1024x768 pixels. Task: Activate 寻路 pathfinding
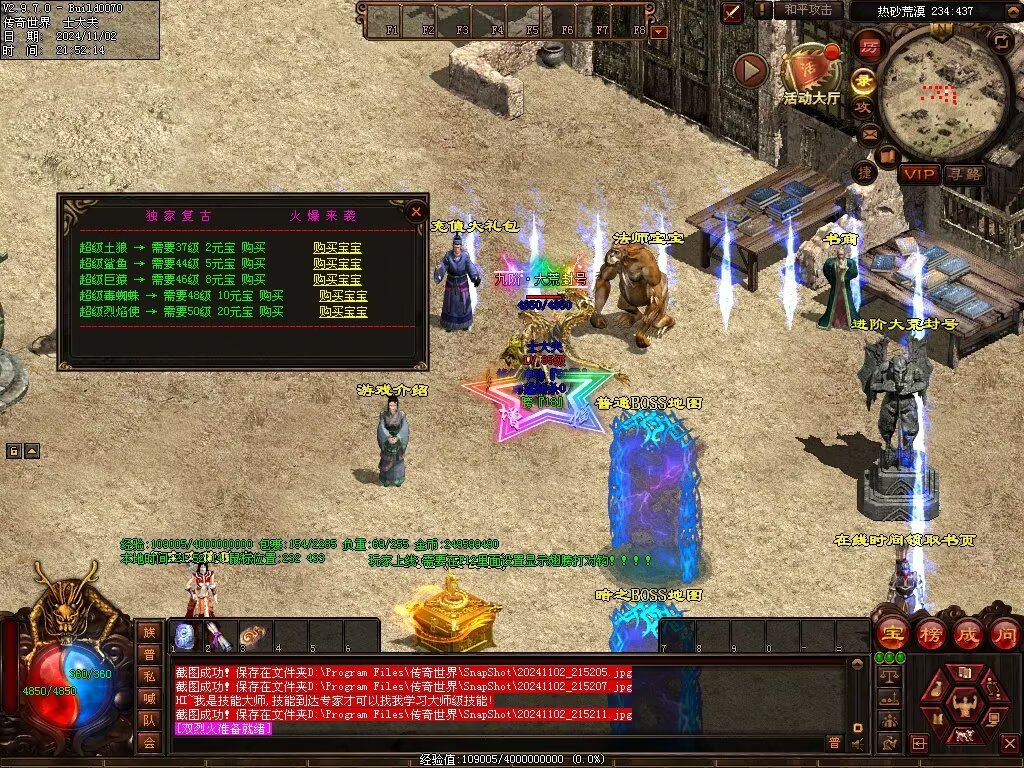click(964, 174)
